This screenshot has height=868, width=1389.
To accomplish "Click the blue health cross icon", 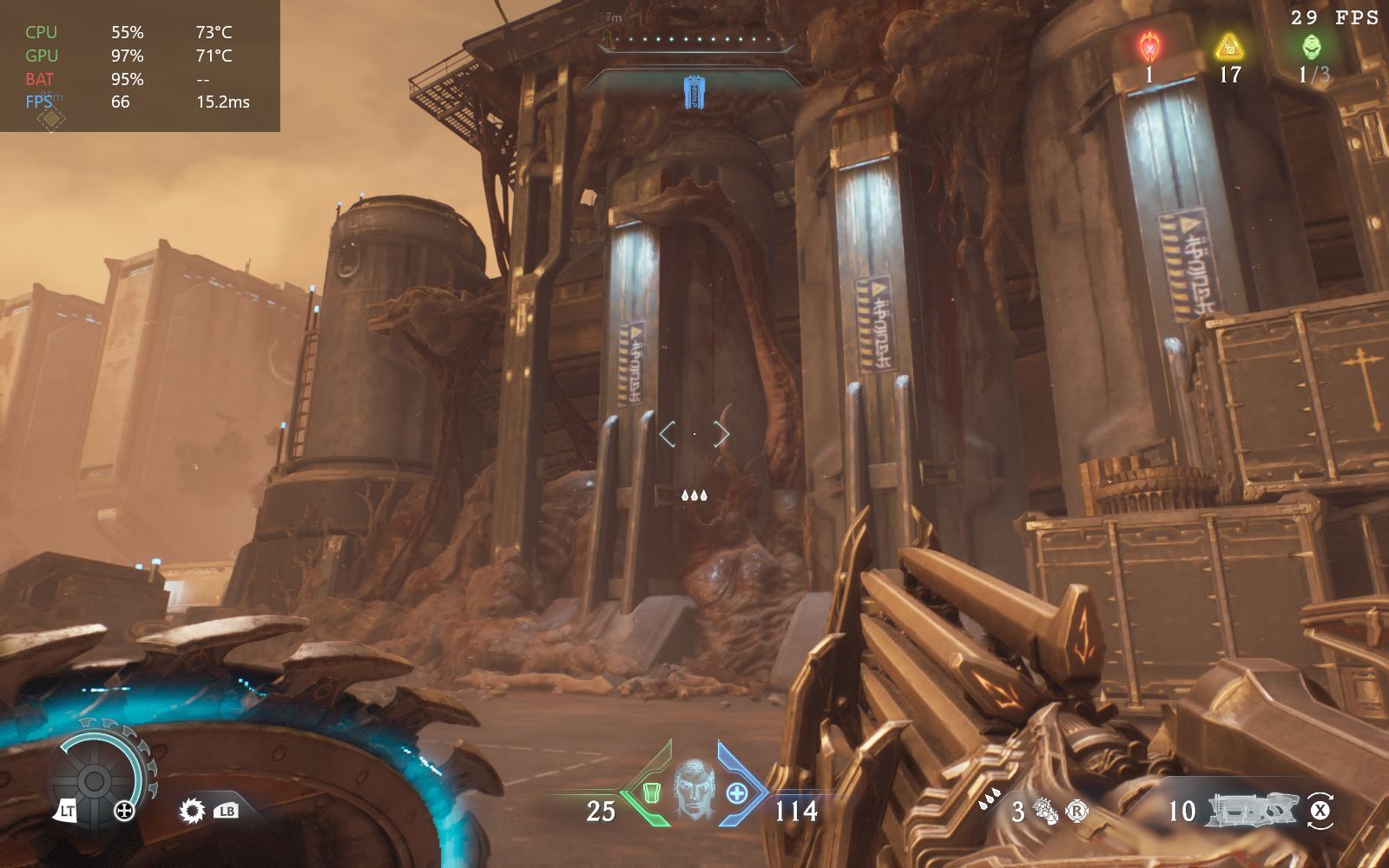I will pyautogui.click(x=736, y=792).
